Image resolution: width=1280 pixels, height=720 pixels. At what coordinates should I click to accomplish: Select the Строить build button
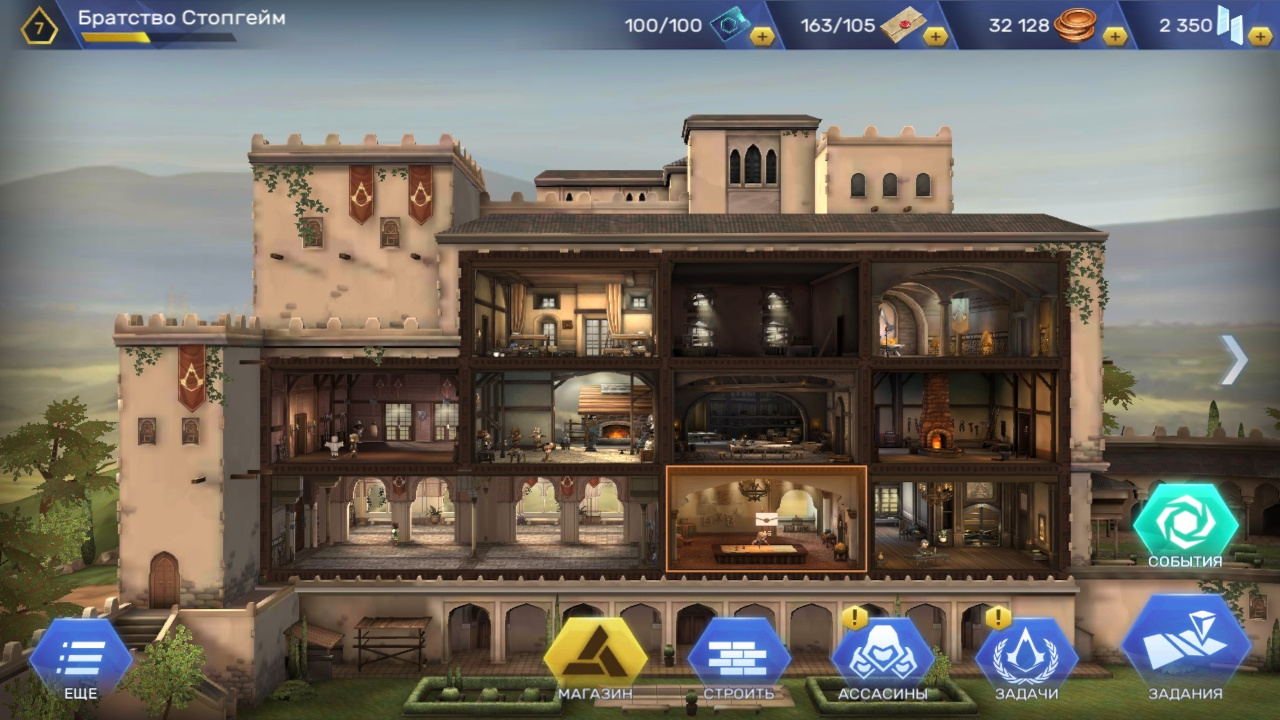click(739, 657)
